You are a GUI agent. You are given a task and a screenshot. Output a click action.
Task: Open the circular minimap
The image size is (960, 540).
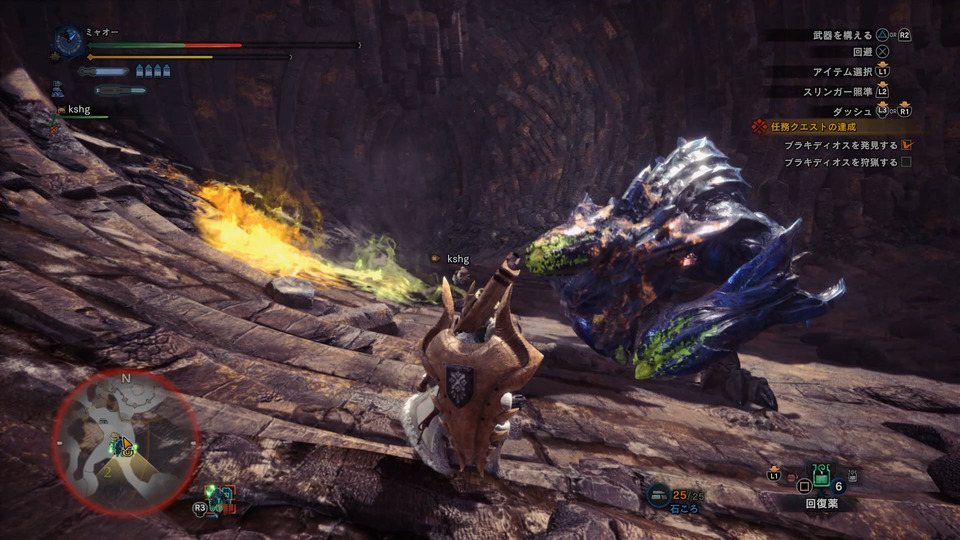click(x=126, y=441)
